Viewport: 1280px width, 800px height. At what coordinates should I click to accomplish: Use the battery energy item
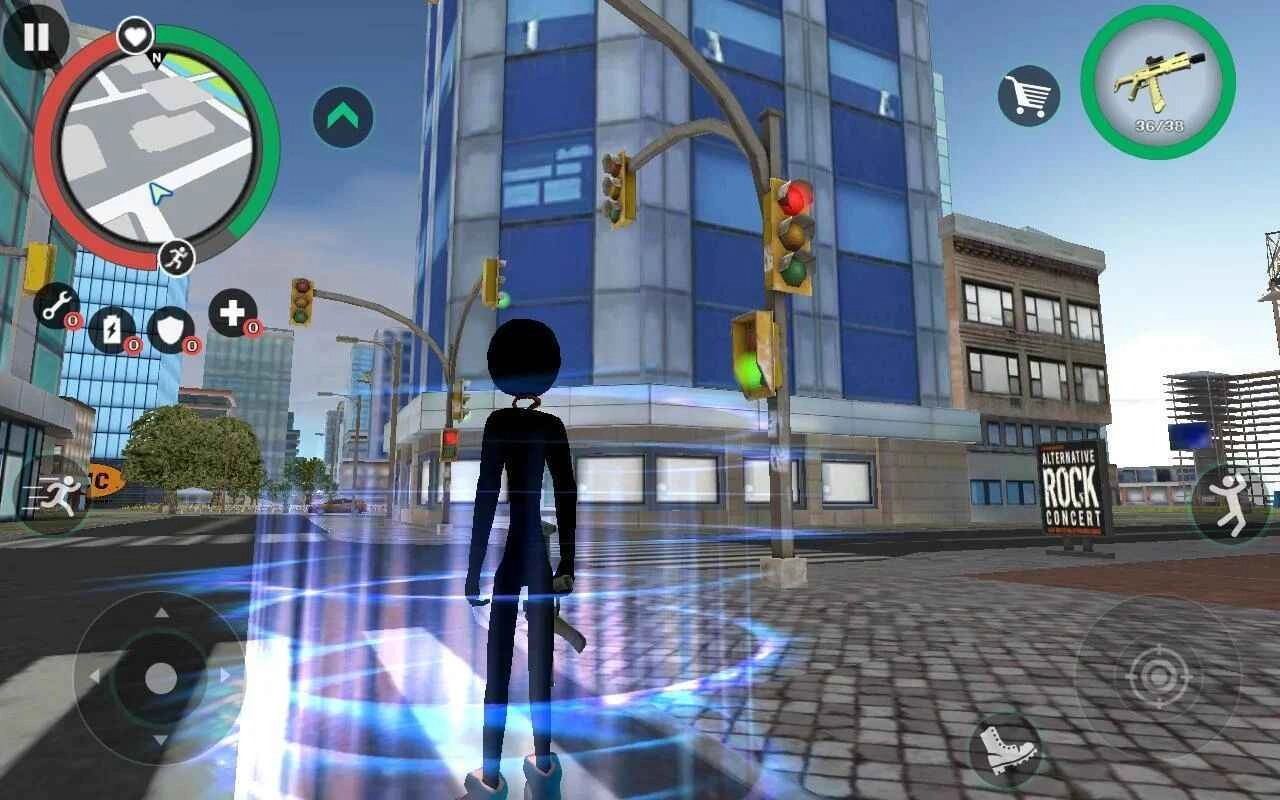[112, 330]
